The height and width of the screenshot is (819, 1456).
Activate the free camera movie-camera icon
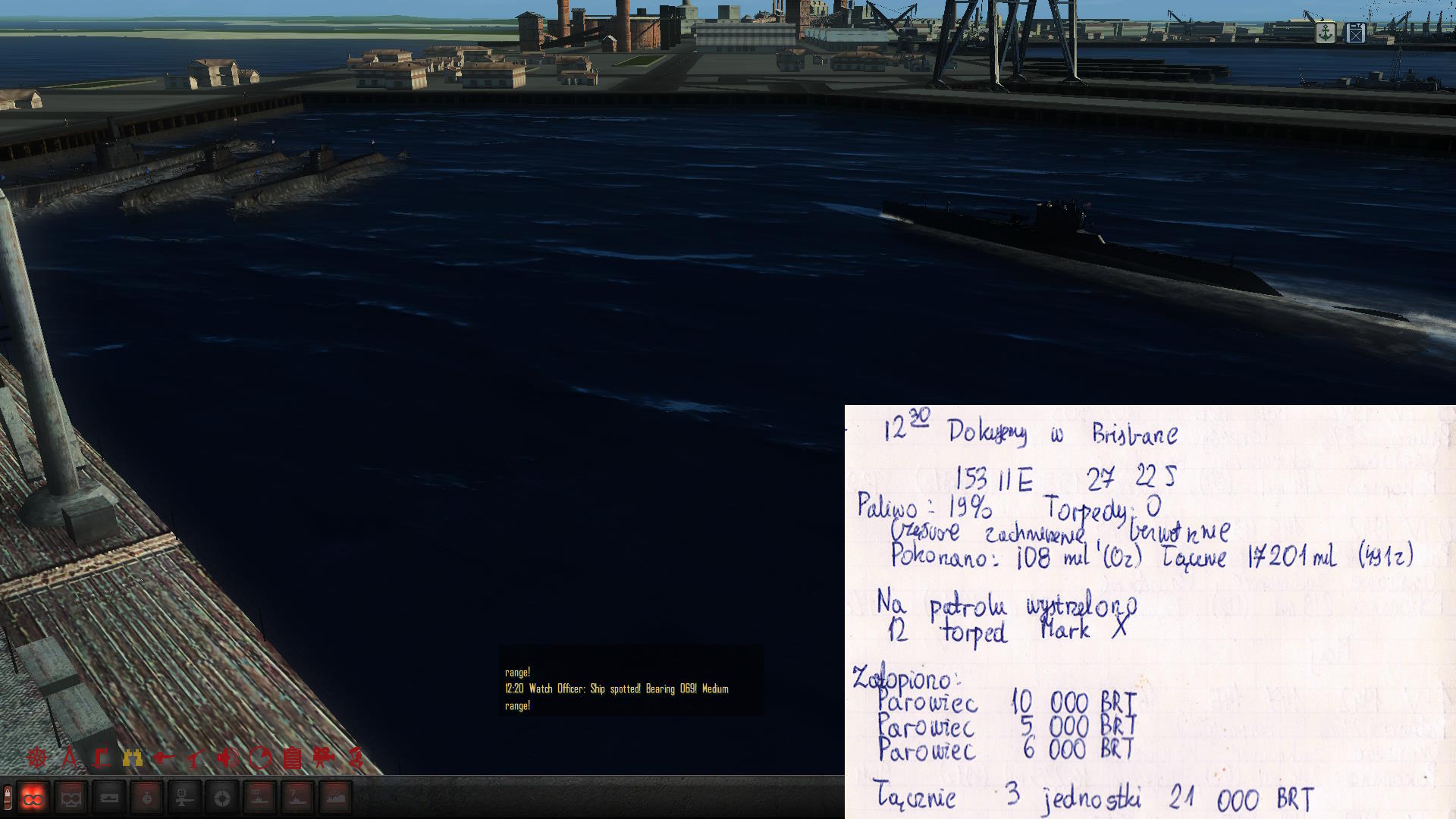tap(324, 757)
